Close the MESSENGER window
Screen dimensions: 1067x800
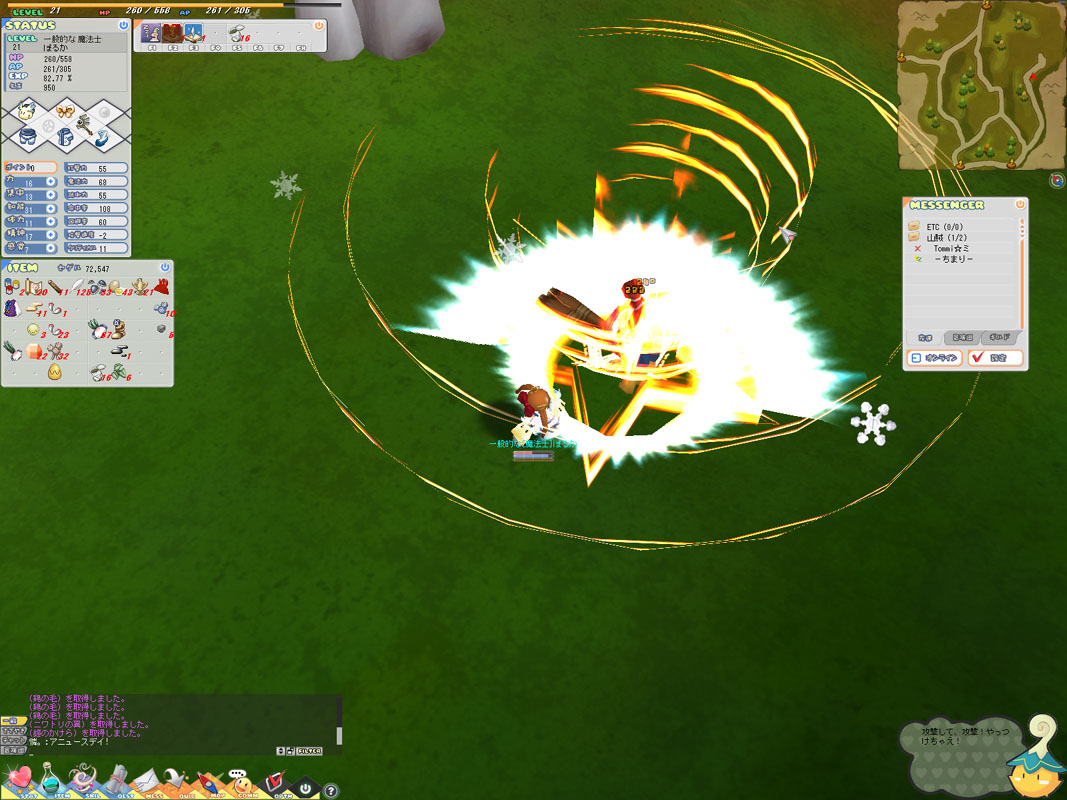click(x=1020, y=204)
